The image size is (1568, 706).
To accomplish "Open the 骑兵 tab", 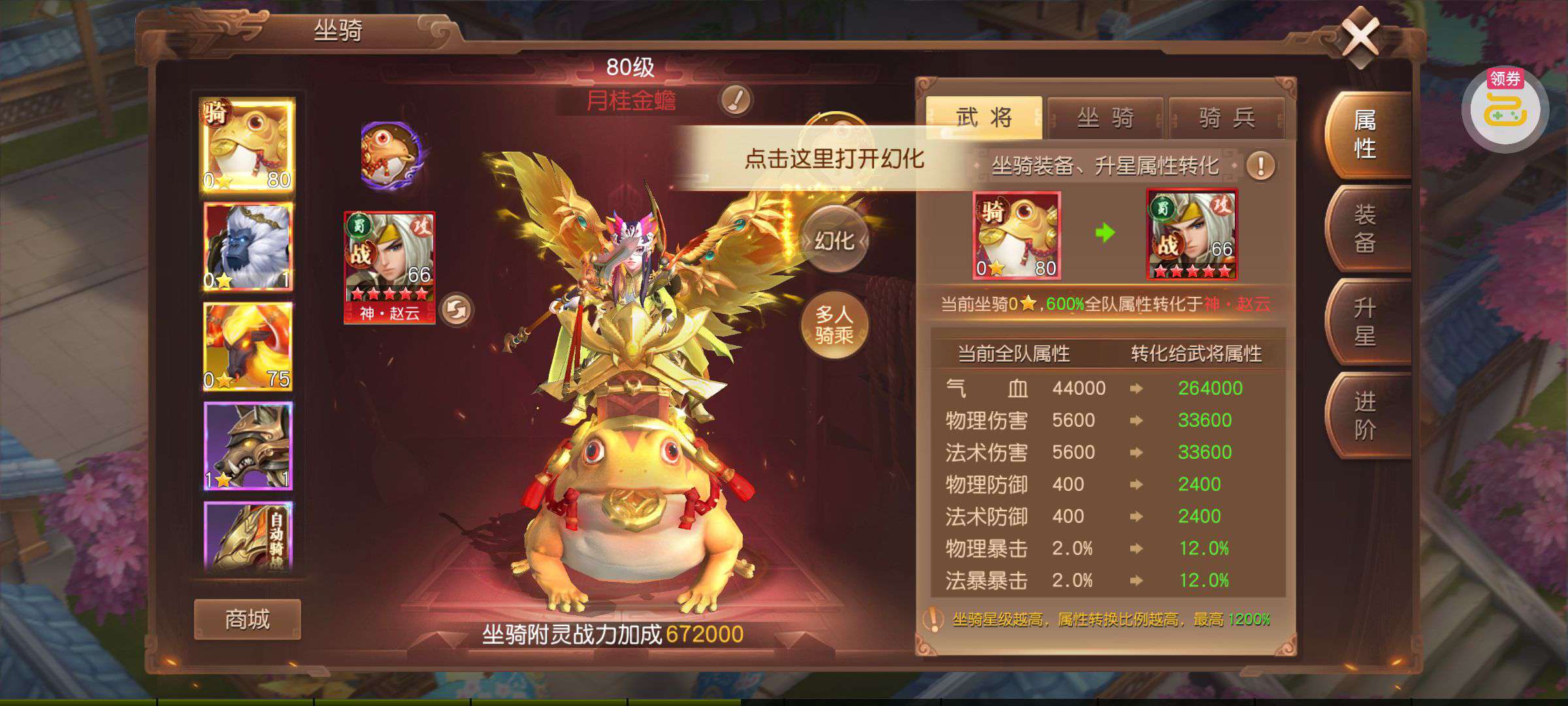I will point(1226,118).
